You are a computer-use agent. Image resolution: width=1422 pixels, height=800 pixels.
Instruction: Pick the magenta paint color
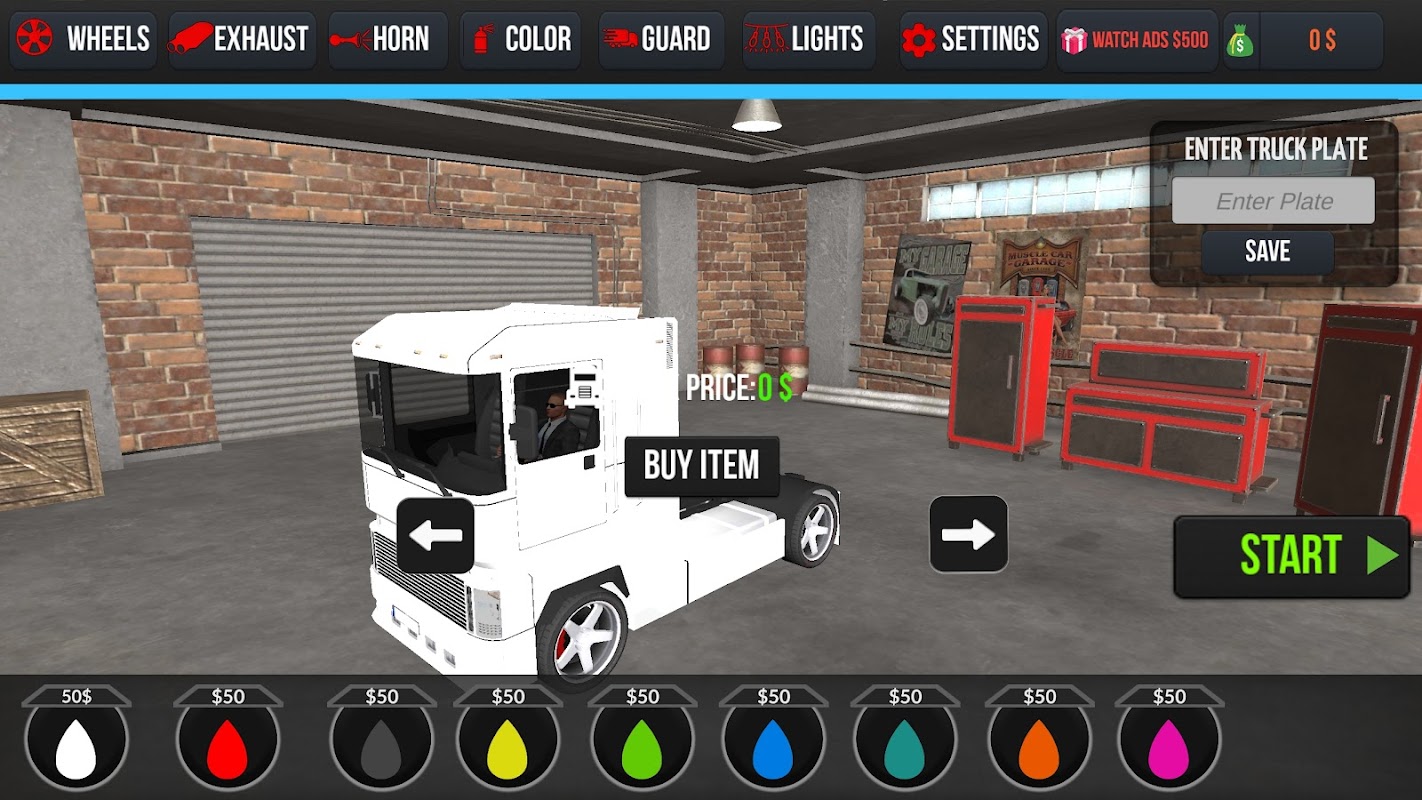(1168, 747)
